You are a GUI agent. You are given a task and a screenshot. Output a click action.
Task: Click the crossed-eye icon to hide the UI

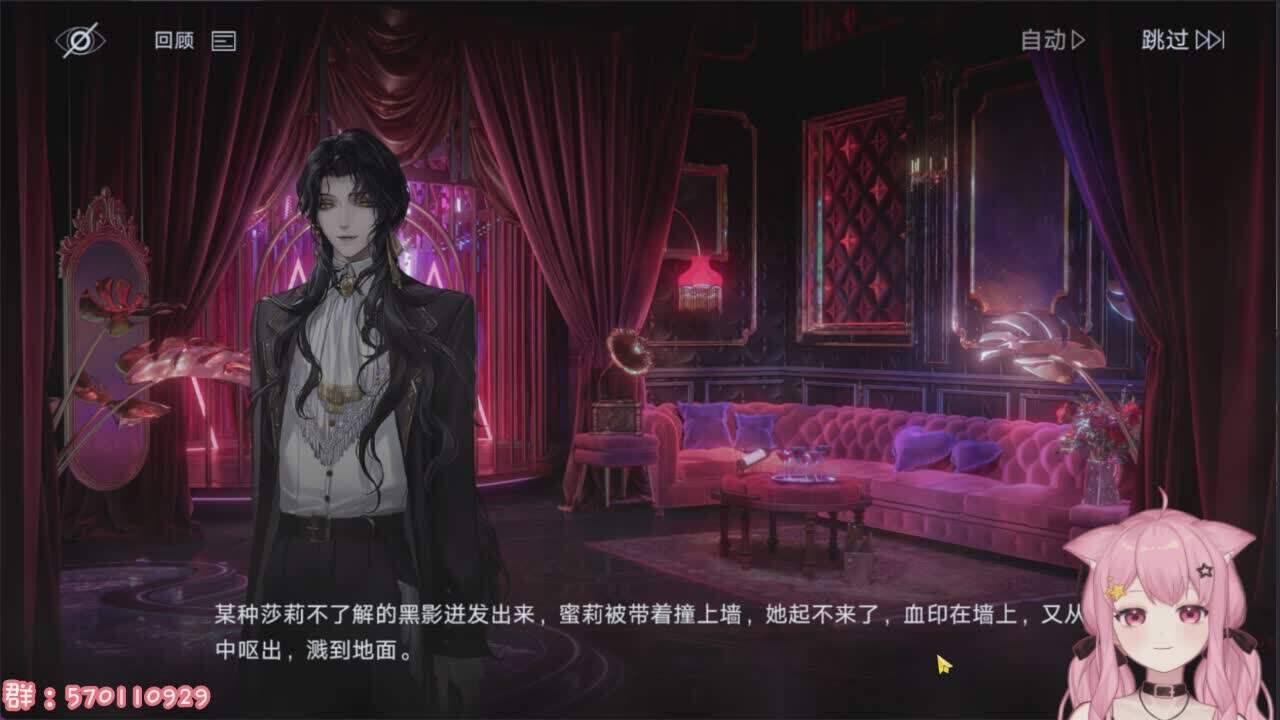82,40
